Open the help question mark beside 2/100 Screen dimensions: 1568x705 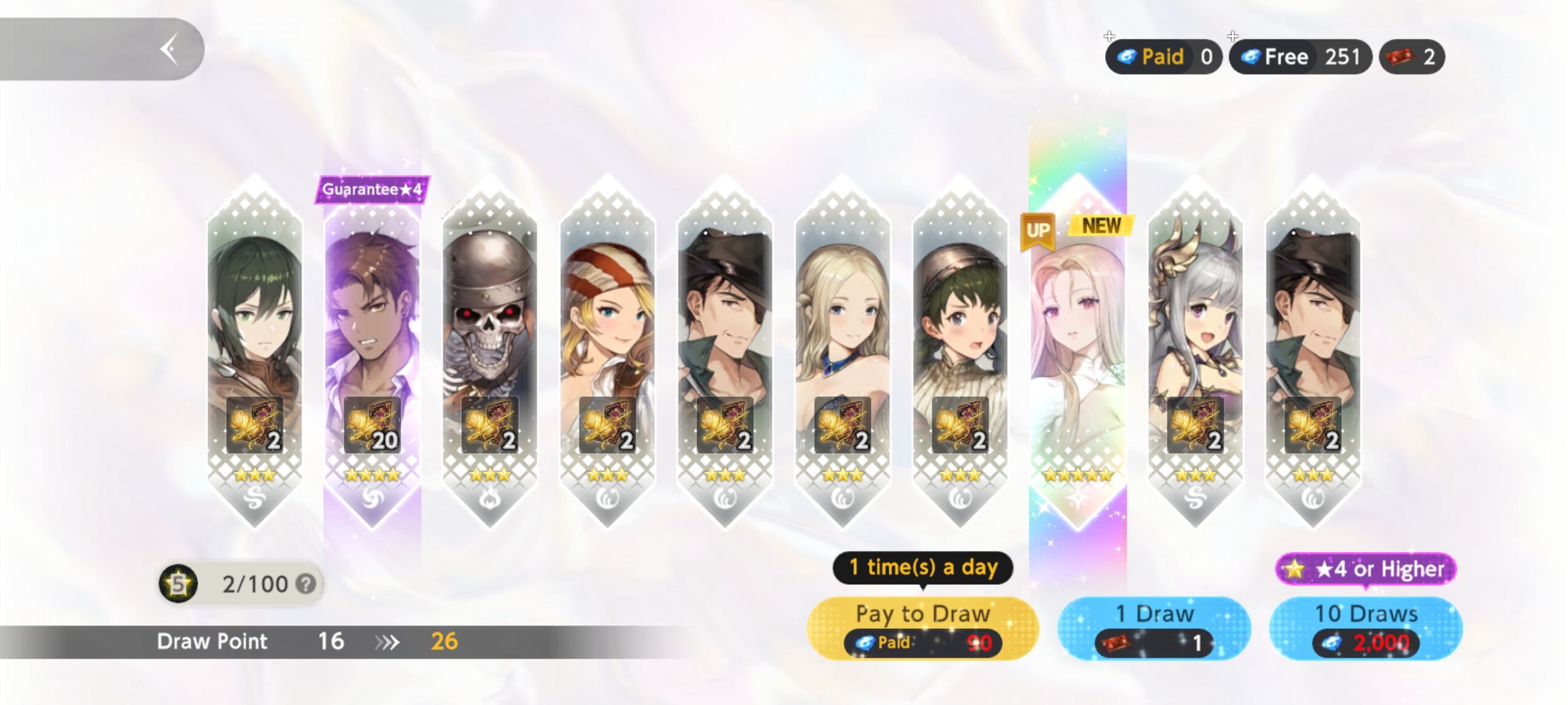(306, 584)
